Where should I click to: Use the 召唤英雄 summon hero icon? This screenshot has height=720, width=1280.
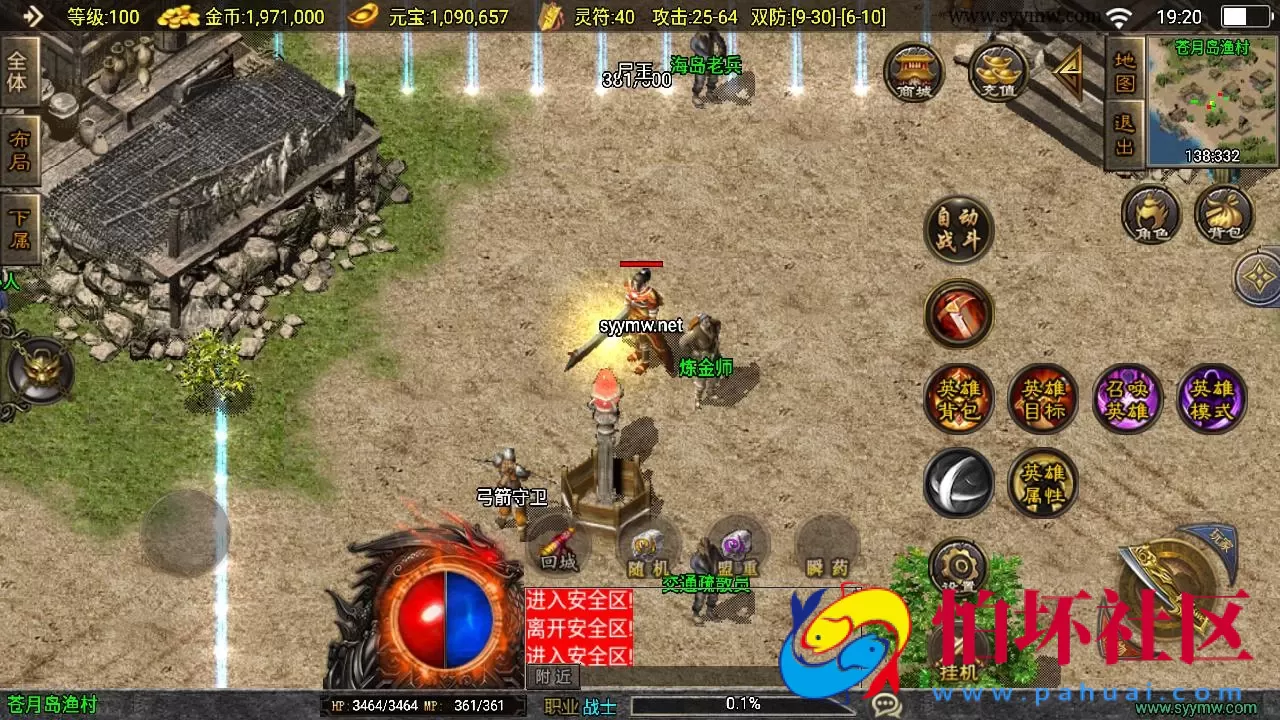[1128, 398]
